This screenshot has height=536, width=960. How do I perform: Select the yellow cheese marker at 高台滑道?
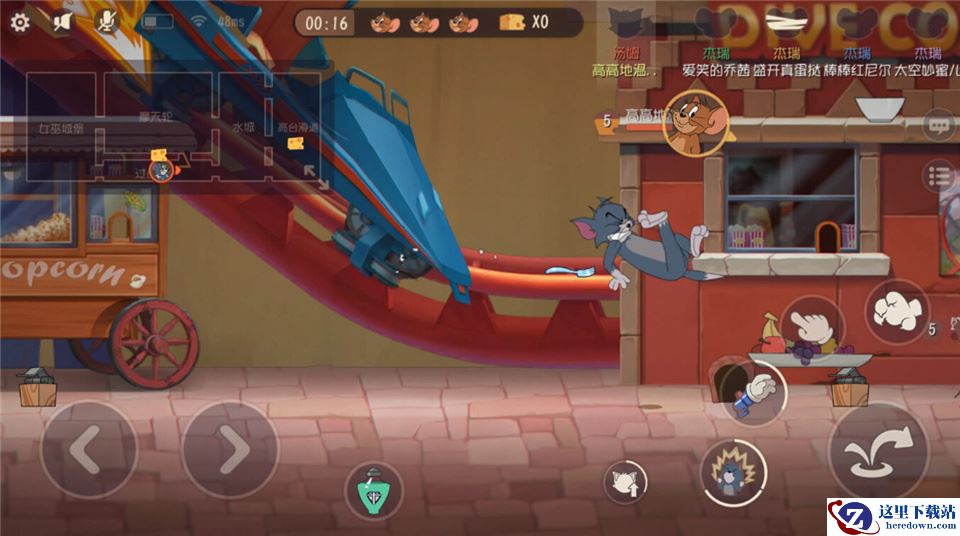(x=296, y=144)
